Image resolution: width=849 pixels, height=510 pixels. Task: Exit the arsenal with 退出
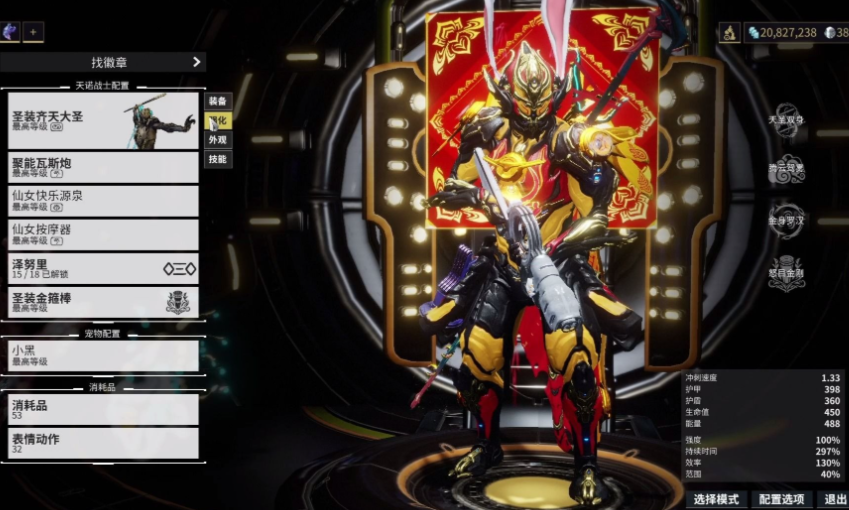pyautogui.click(x=833, y=499)
